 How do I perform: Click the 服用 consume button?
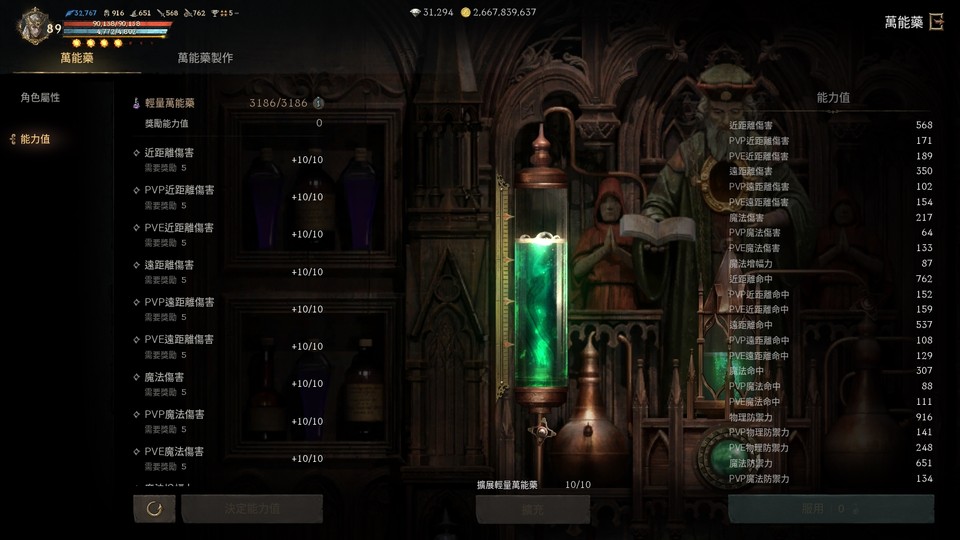[x=830, y=509]
